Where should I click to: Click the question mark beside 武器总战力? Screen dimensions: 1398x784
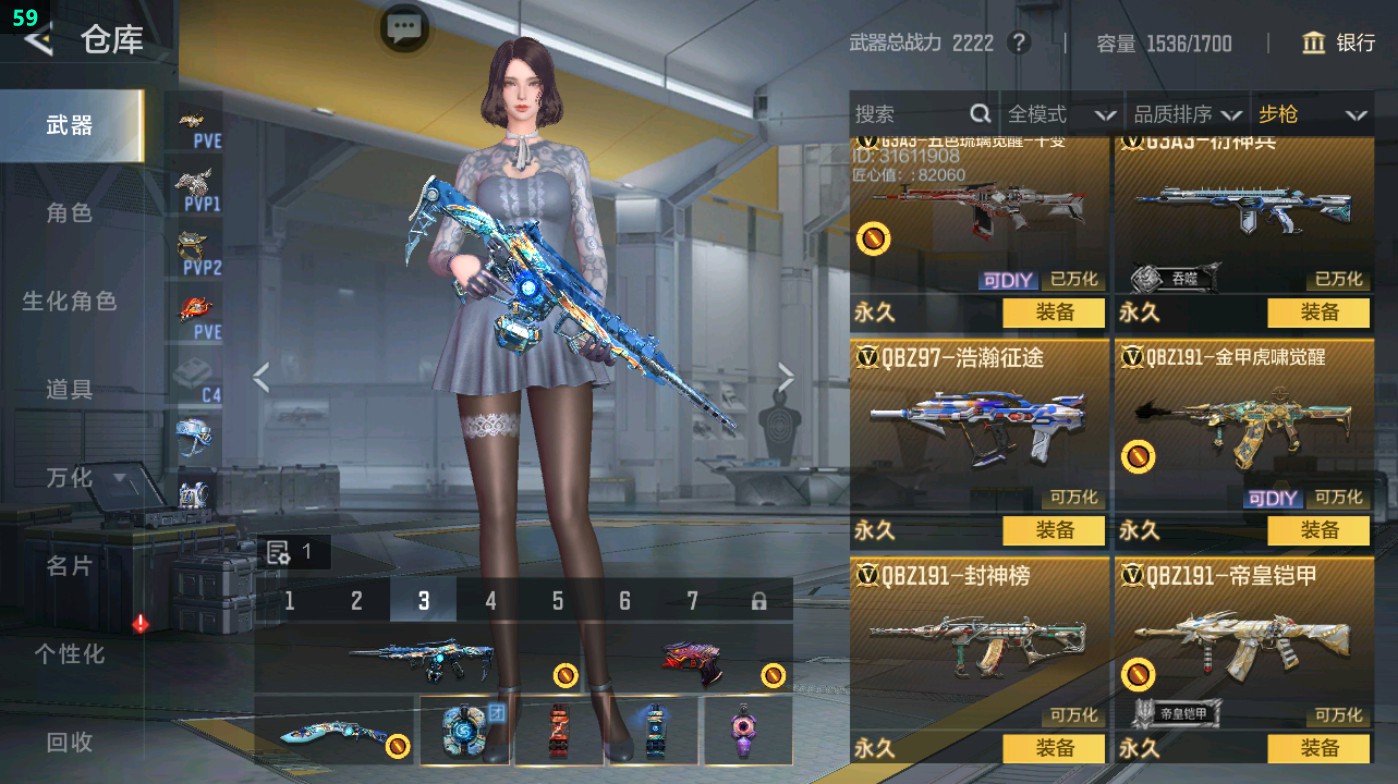click(1018, 43)
